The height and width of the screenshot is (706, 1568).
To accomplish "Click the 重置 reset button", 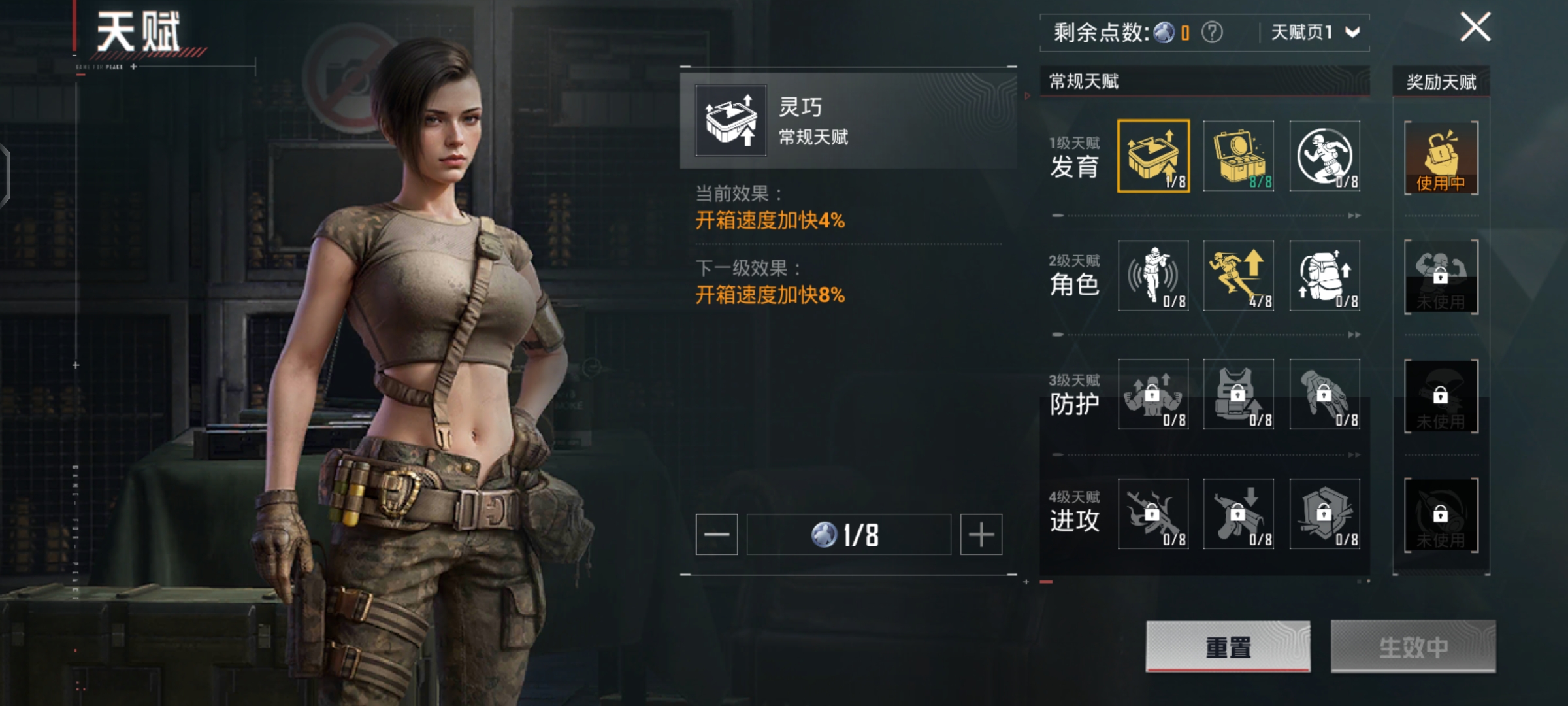I will (1228, 646).
